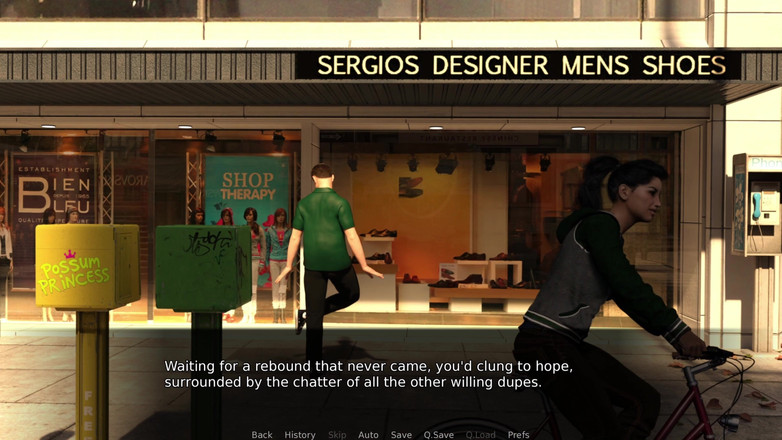Screen dimensions: 782x440
Task: Go back to the previous dialogue line
Action: pos(262,435)
